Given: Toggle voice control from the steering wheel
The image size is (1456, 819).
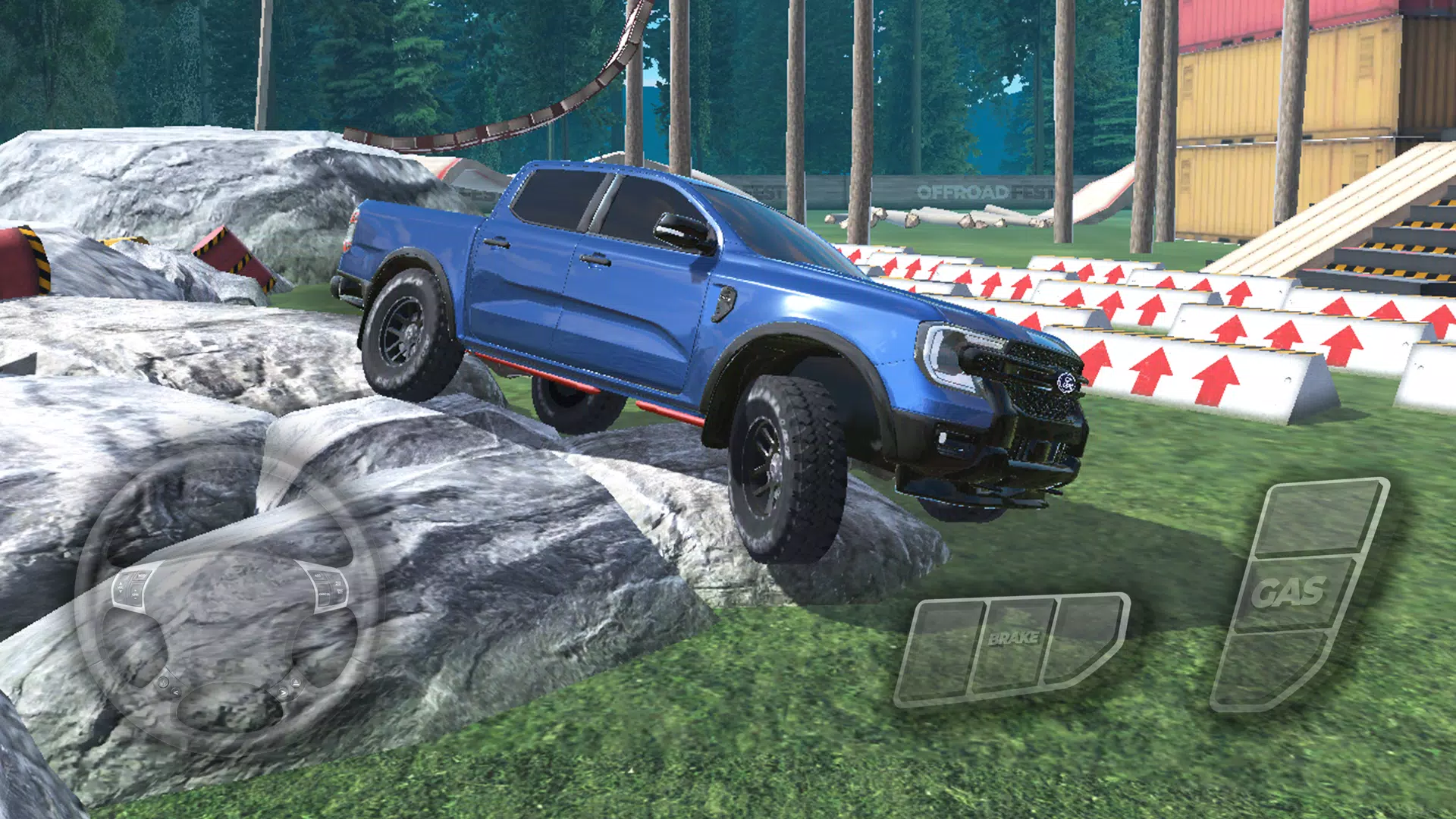Looking at the screenshot, I should tap(163, 683).
